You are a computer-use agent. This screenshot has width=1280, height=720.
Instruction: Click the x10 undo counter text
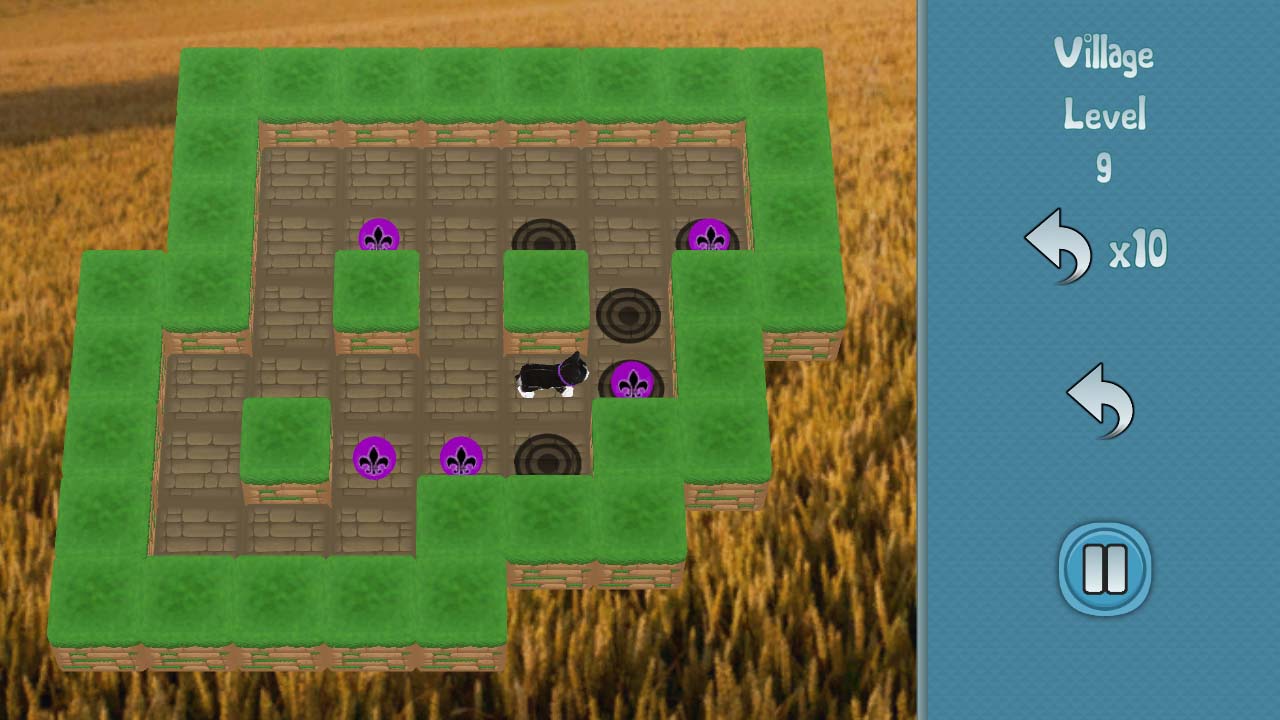(1140, 251)
